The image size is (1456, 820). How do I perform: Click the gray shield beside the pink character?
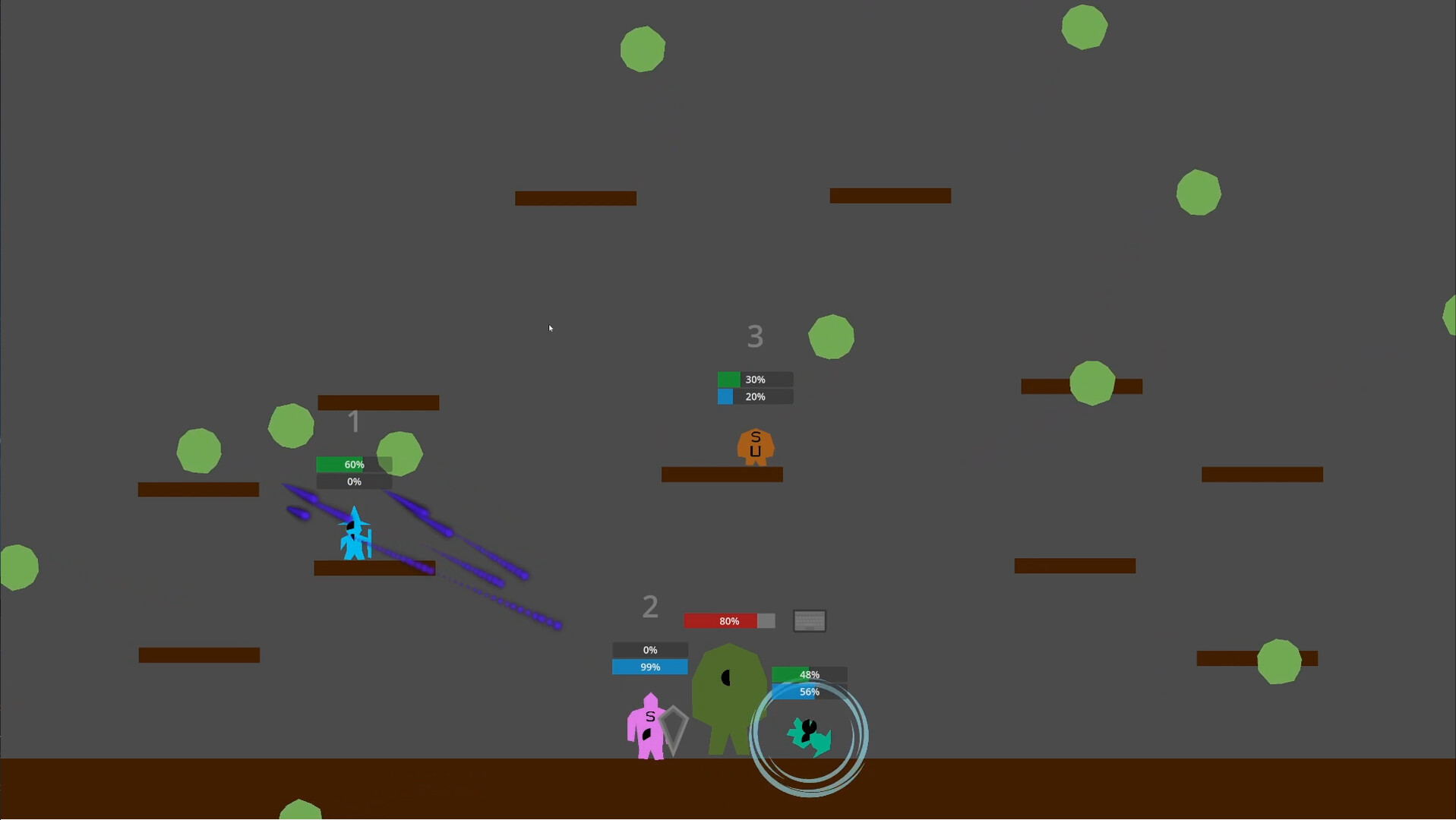(673, 727)
